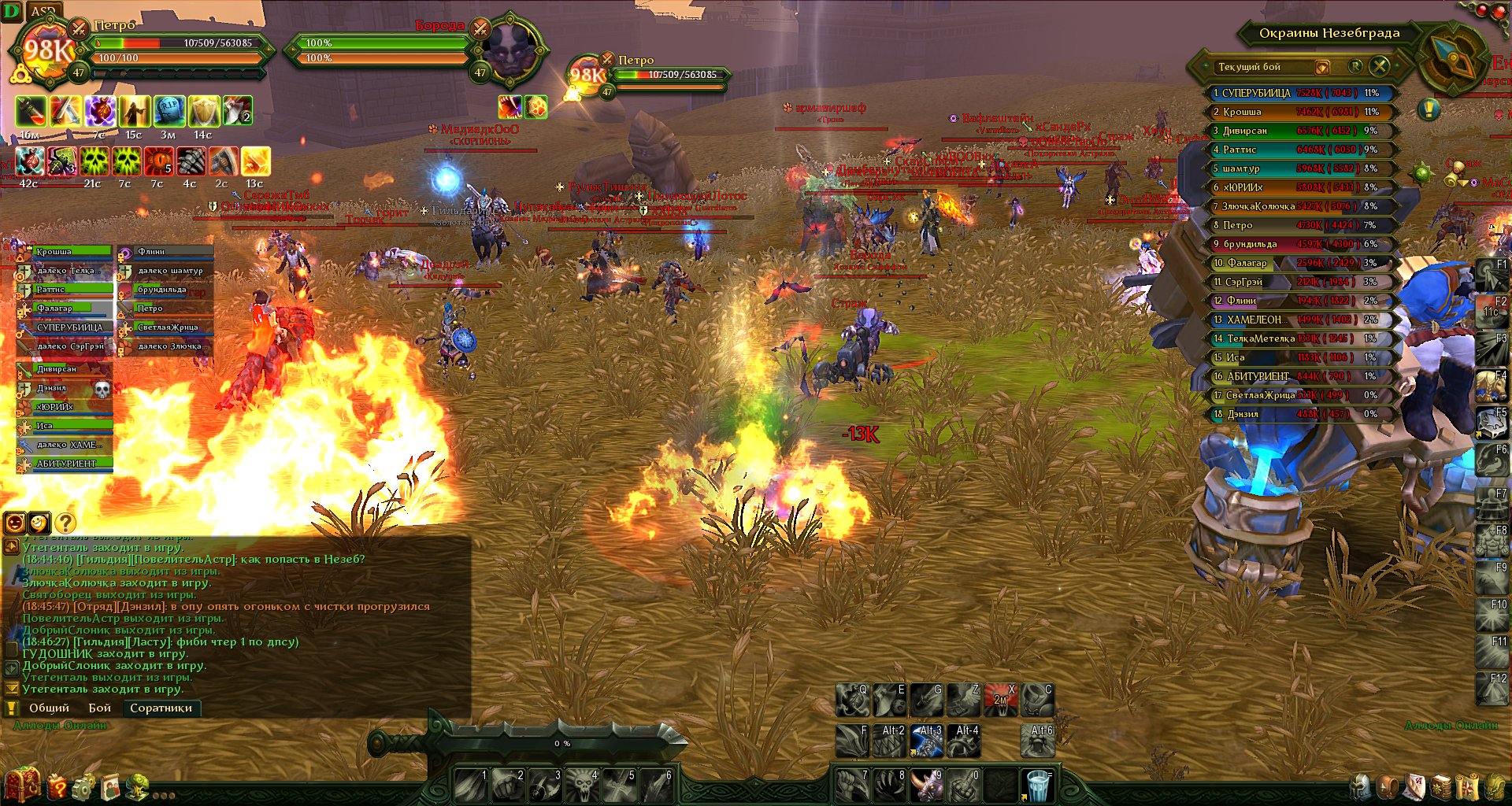The image size is (1512, 806).
Task: Activate the skull ability in slot 4
Action: (583, 785)
